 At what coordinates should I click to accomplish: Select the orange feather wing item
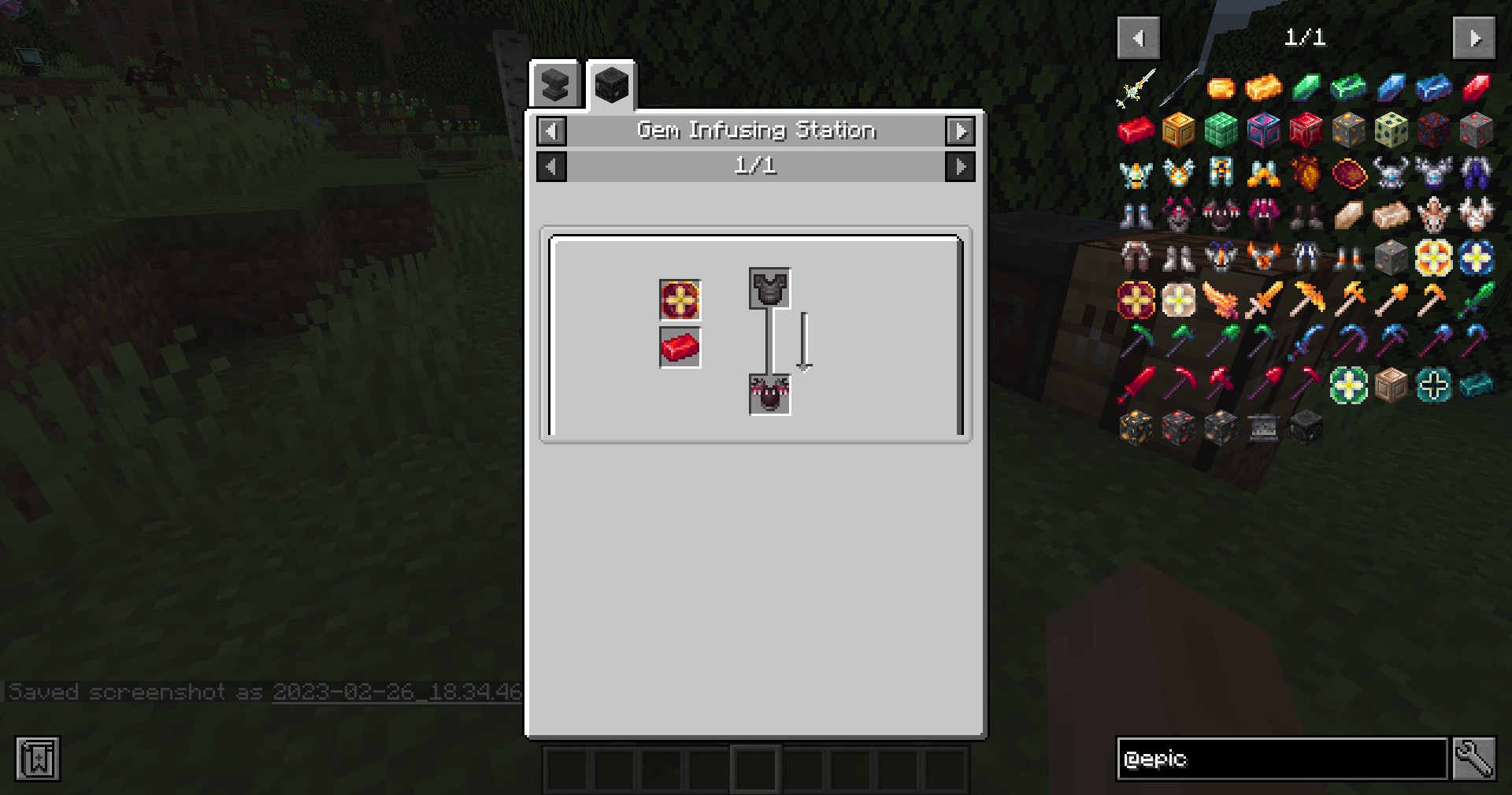click(x=1221, y=300)
